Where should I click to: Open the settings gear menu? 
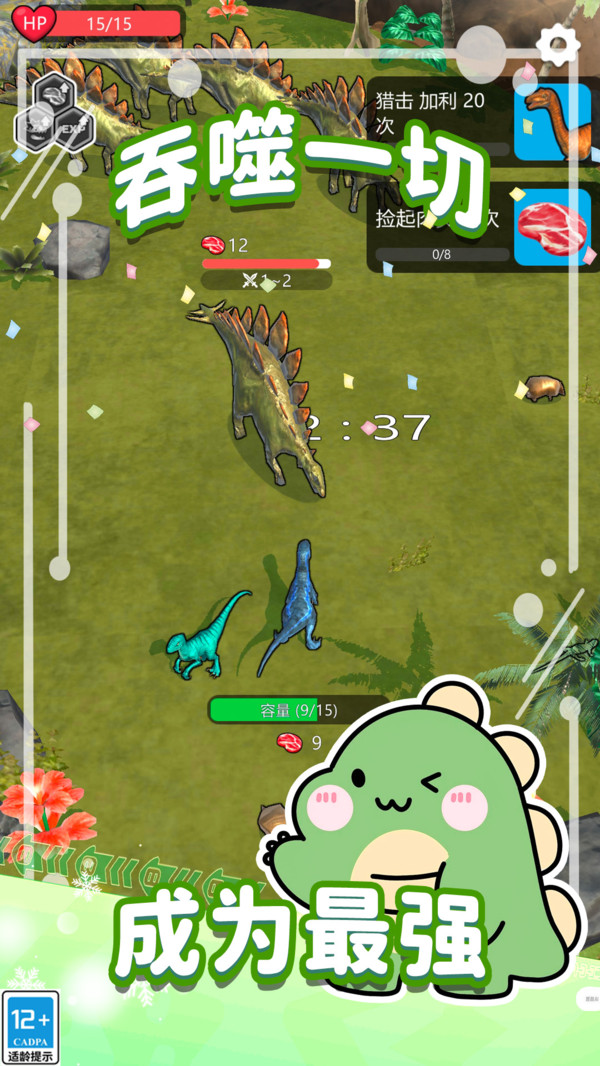click(x=558, y=44)
